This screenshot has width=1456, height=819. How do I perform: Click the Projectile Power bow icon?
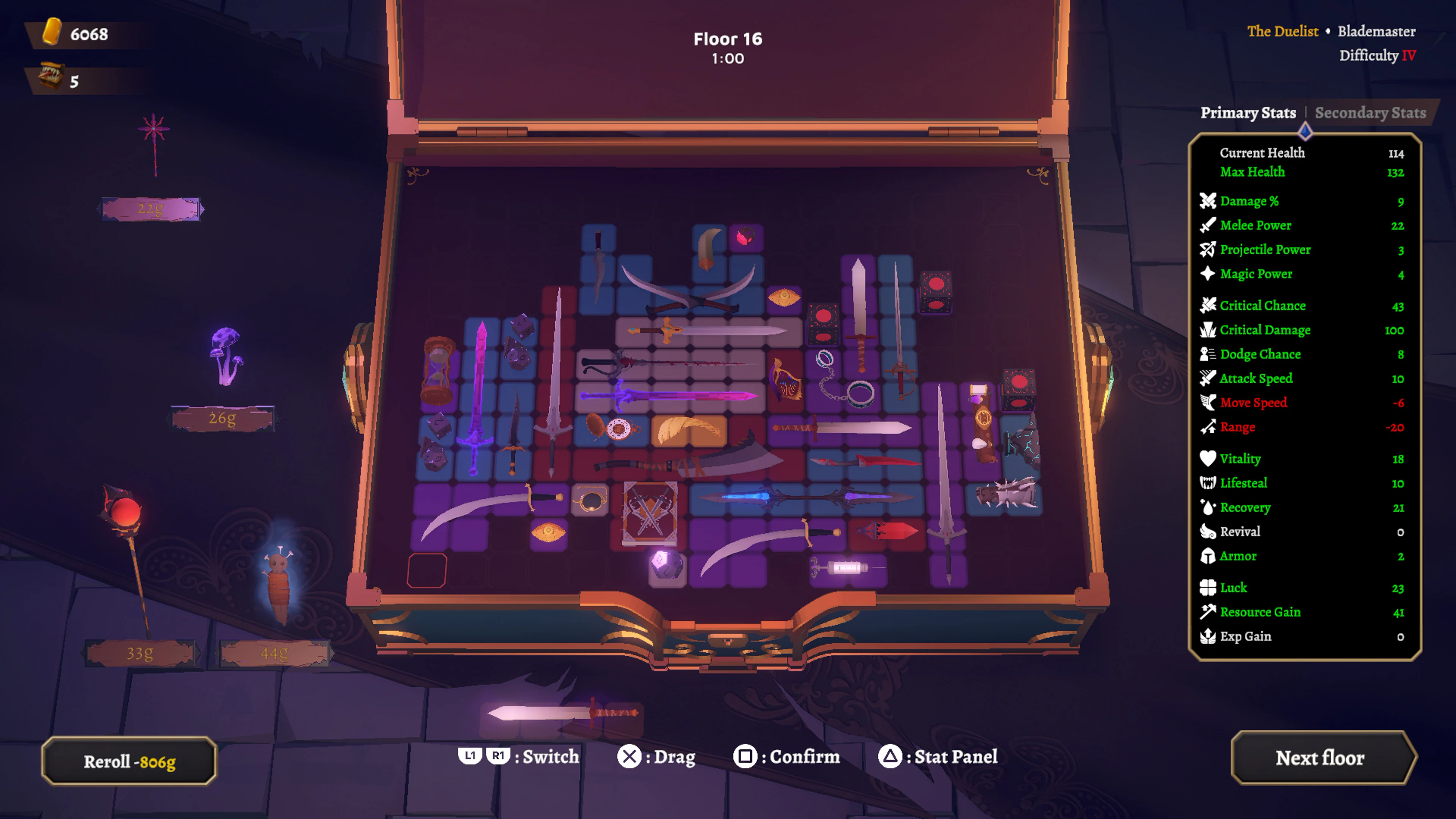[x=1207, y=249]
